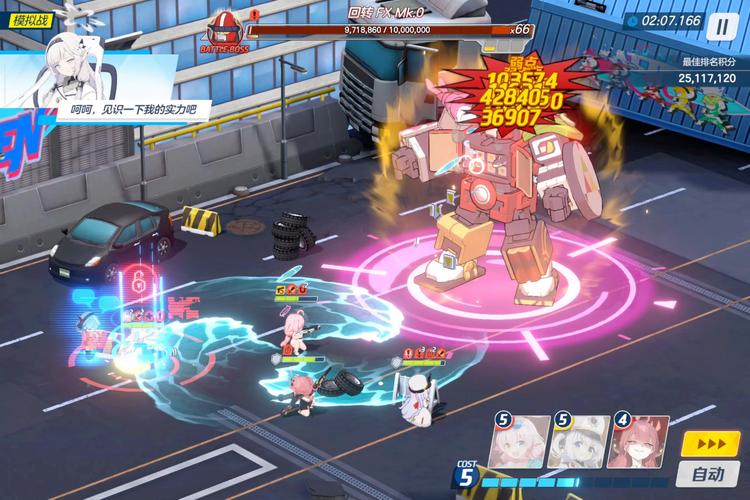Use the cost-4 red-haired student skill card

638,442
